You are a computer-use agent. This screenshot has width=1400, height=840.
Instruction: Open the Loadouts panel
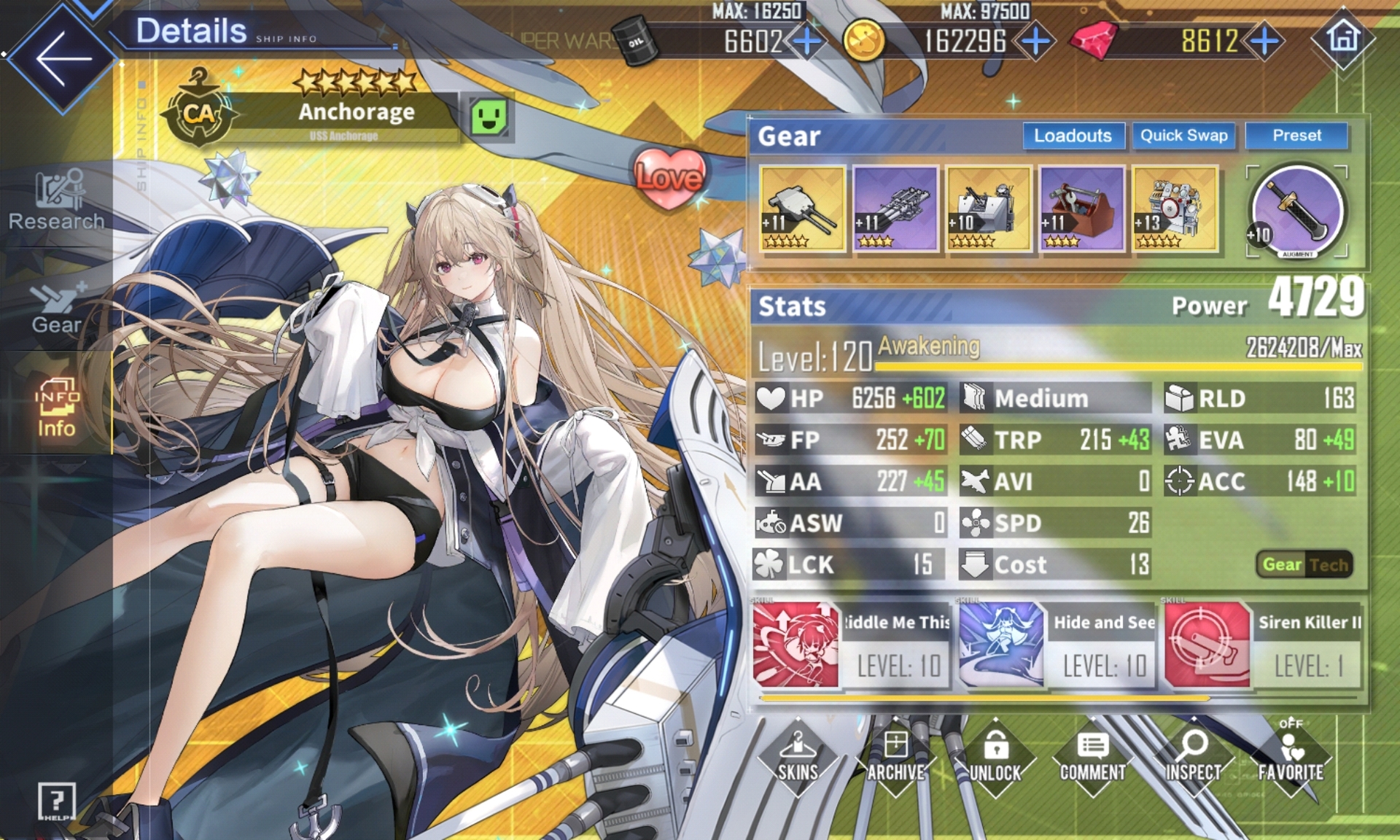coord(1072,136)
